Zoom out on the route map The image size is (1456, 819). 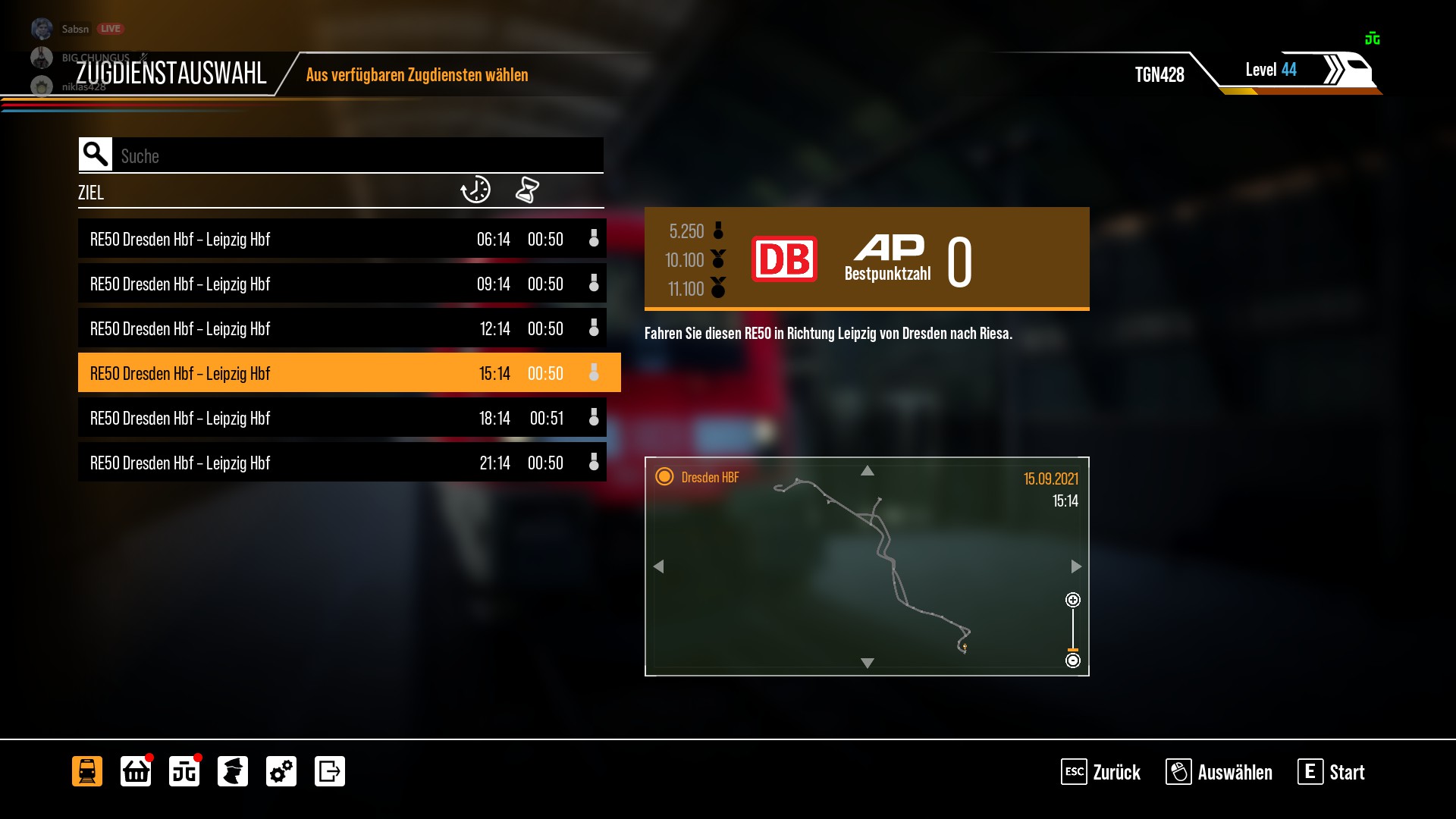click(1072, 661)
